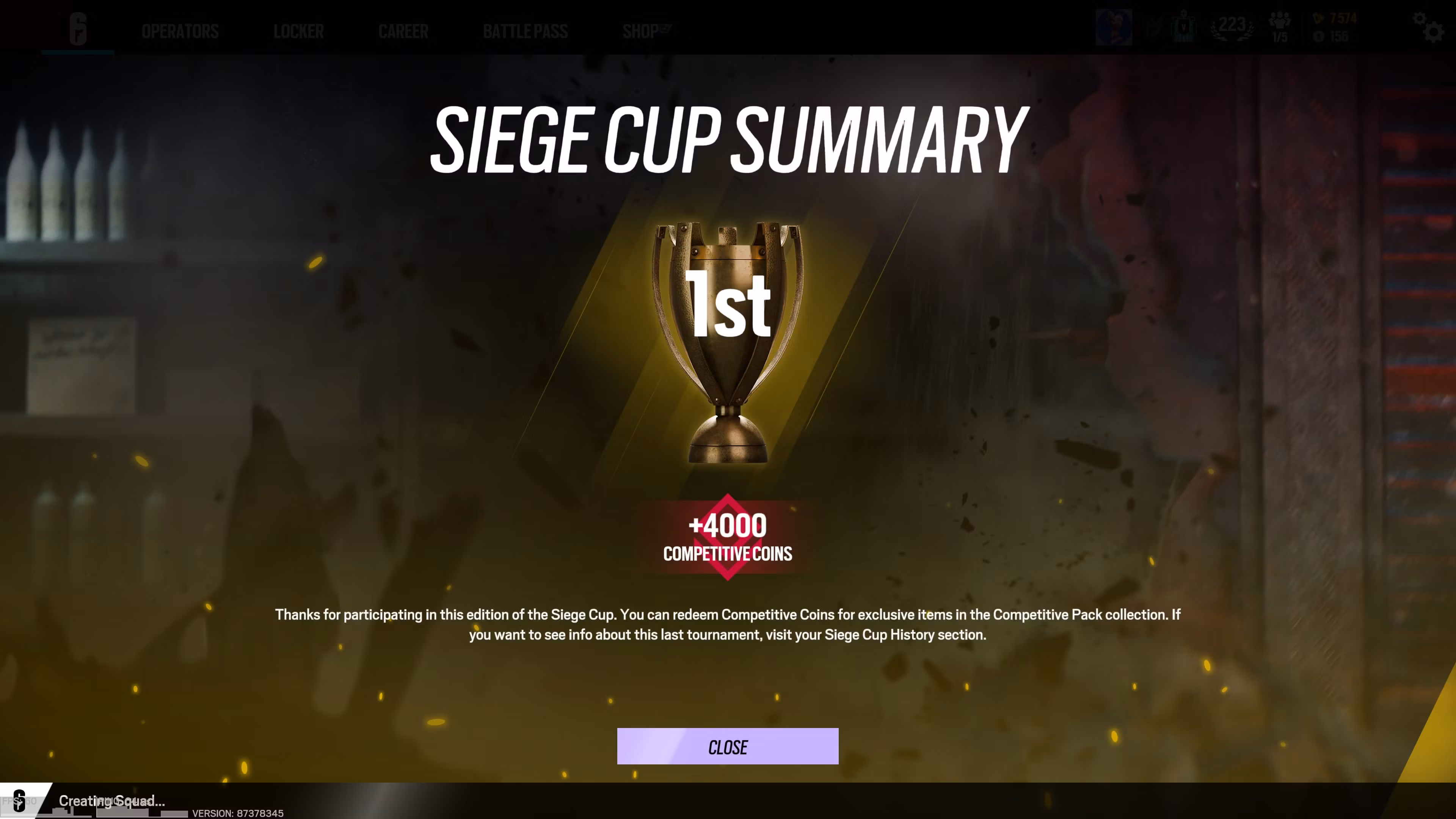Go to the Battle Pass tab

pos(526,31)
